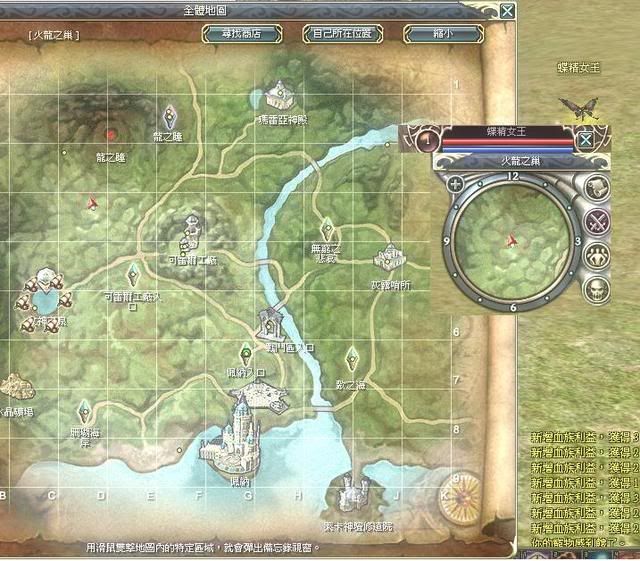The width and height of the screenshot is (640, 561).
Task: Select the 無盡之悲哀 crystal map marker
Action: coord(326,228)
